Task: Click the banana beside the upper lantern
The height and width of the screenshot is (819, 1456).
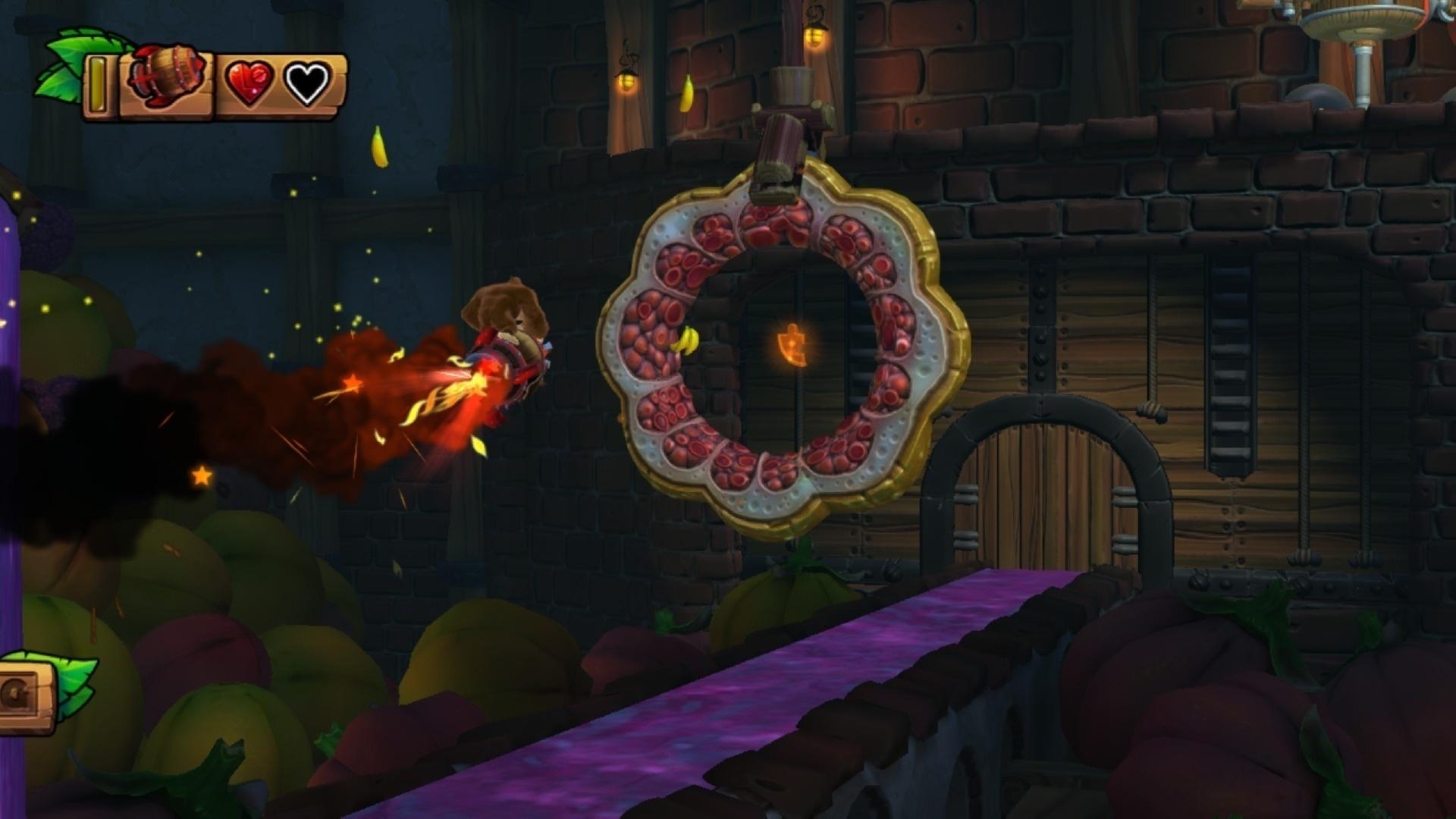Action: pyautogui.click(x=688, y=93)
